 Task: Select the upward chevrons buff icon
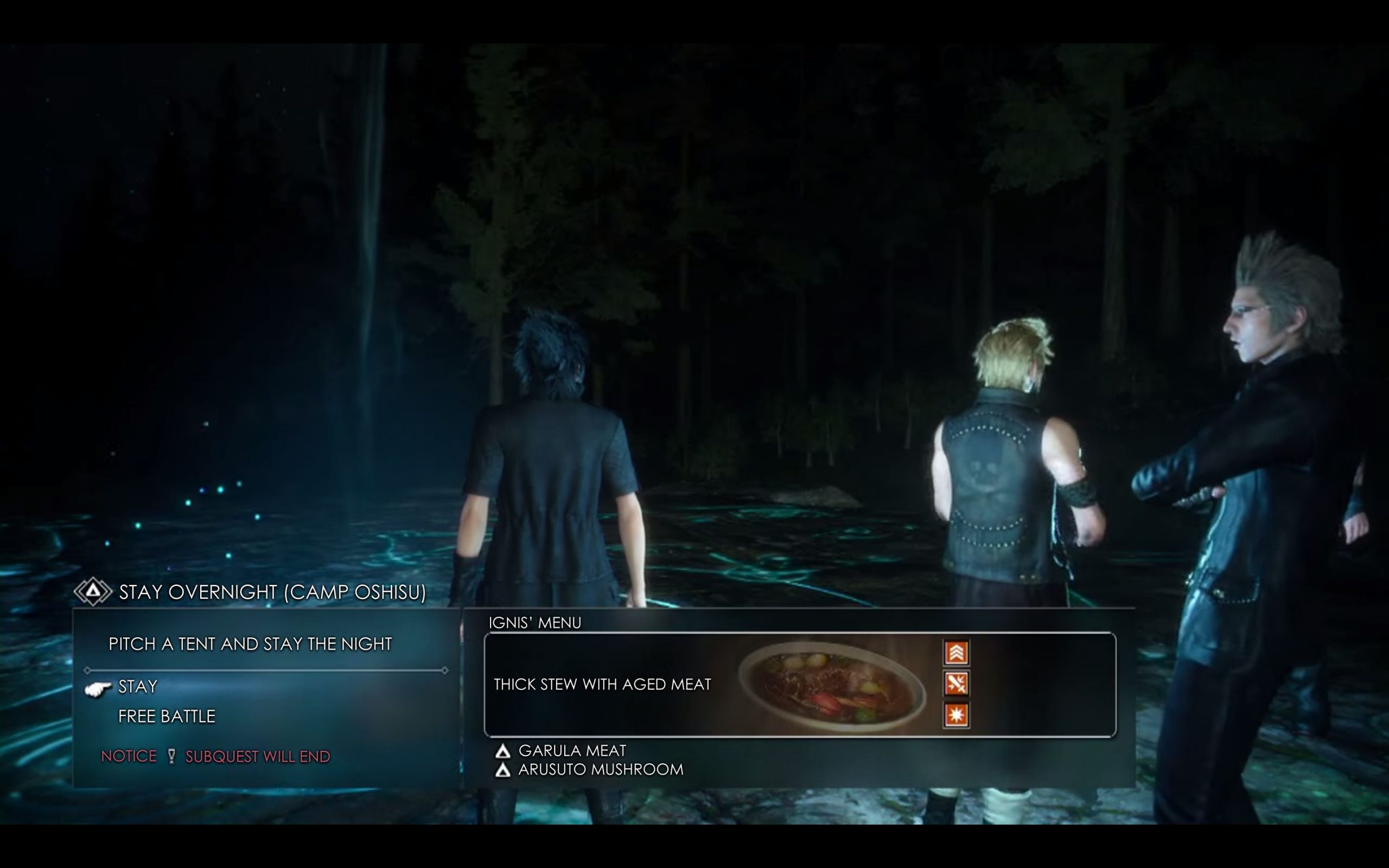coord(955,653)
